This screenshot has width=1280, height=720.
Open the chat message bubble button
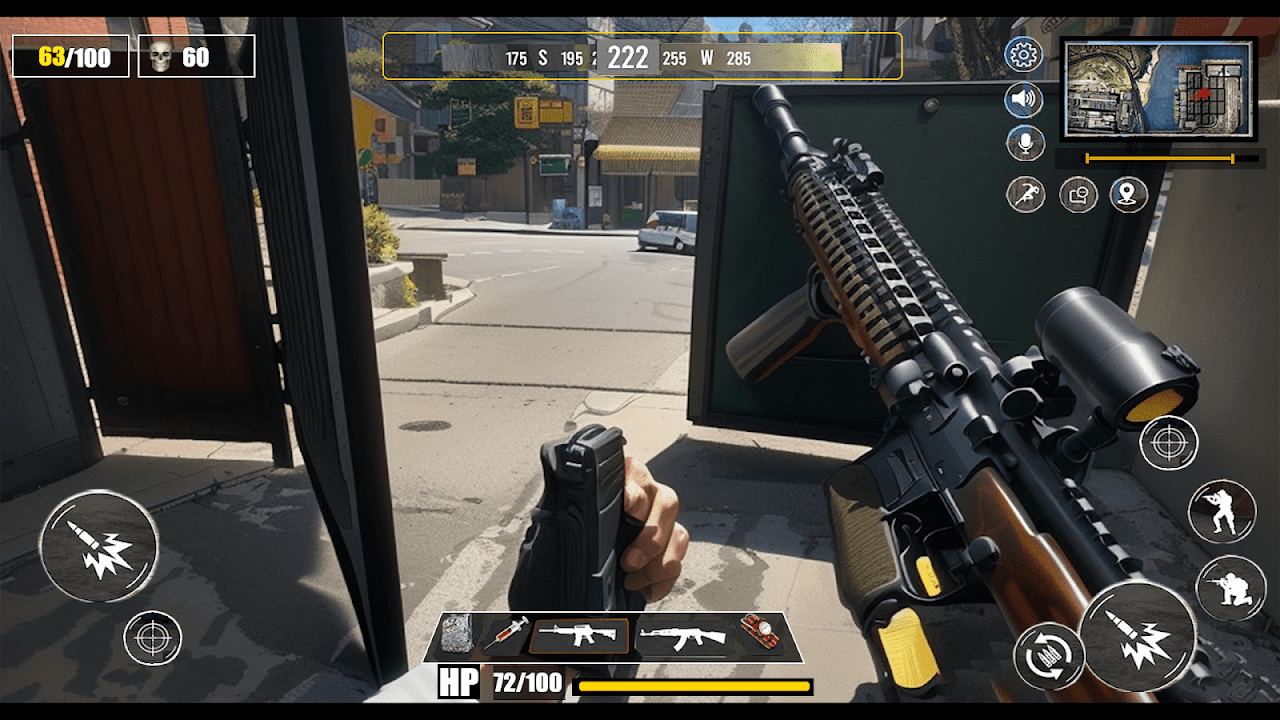(1078, 195)
